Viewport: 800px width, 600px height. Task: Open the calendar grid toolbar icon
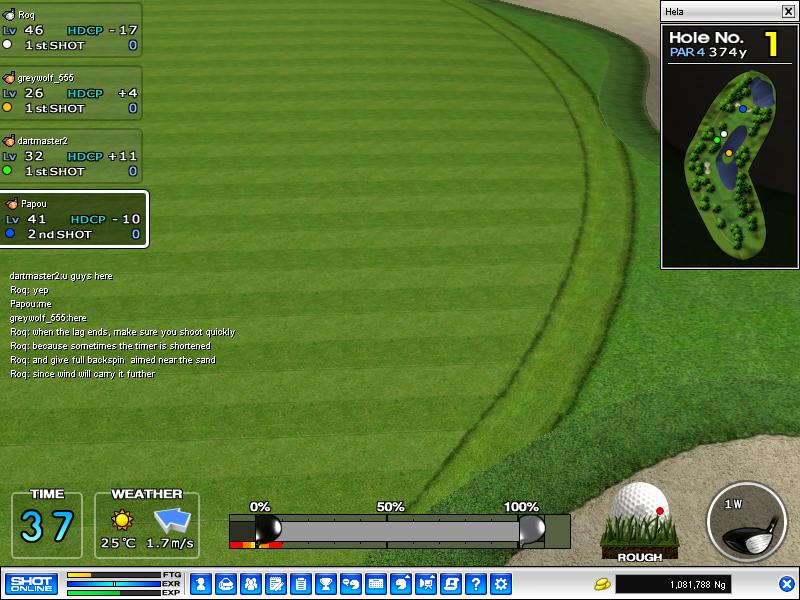376,584
